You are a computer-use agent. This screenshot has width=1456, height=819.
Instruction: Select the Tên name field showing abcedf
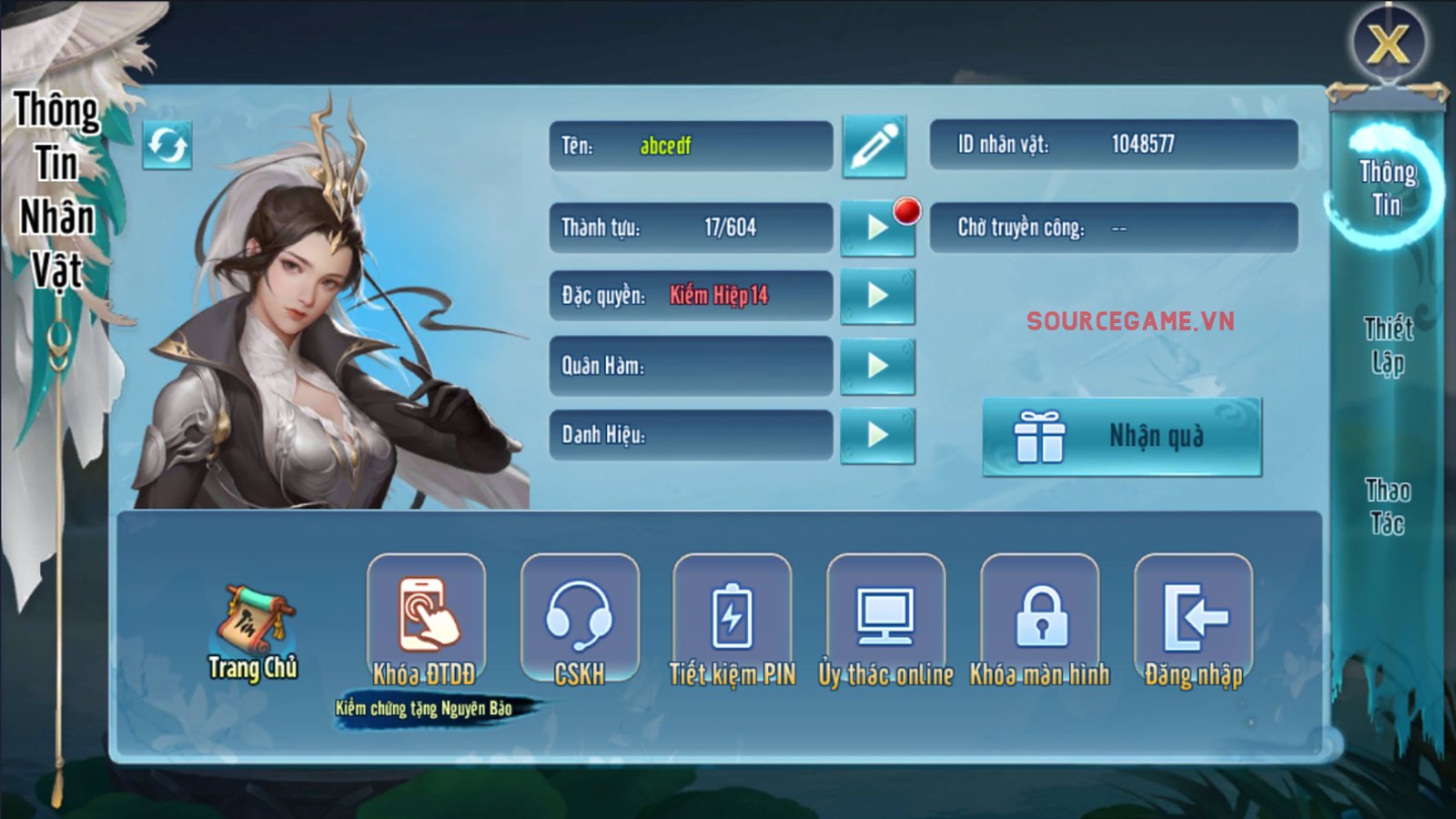click(x=691, y=146)
